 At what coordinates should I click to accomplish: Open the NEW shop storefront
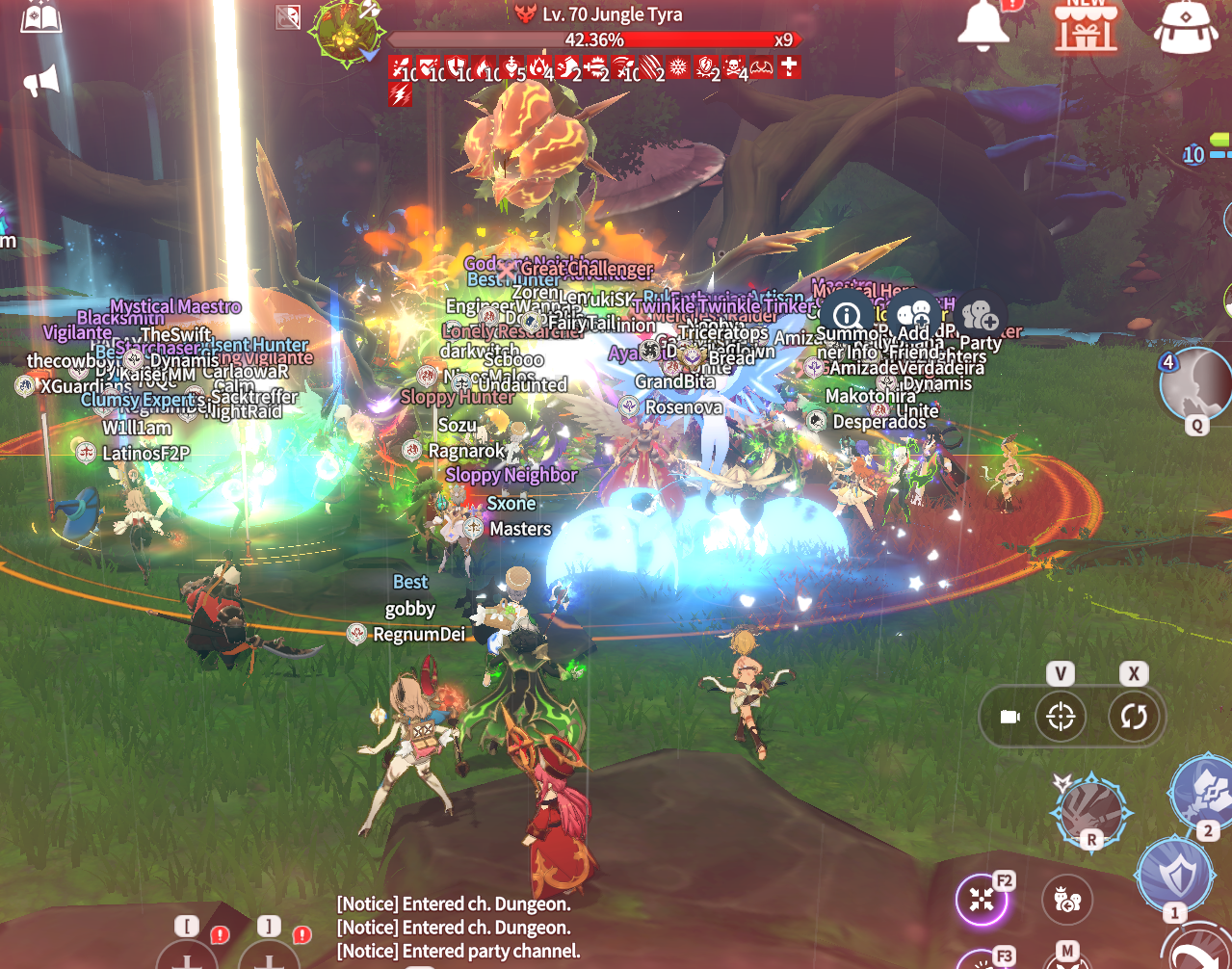pyautogui.click(x=1086, y=25)
